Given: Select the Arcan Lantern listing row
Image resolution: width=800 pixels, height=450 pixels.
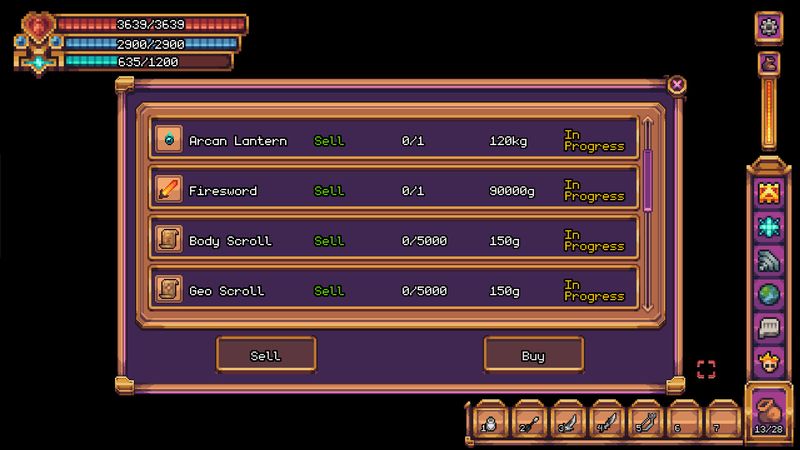Looking at the screenshot, I should pos(395,141).
